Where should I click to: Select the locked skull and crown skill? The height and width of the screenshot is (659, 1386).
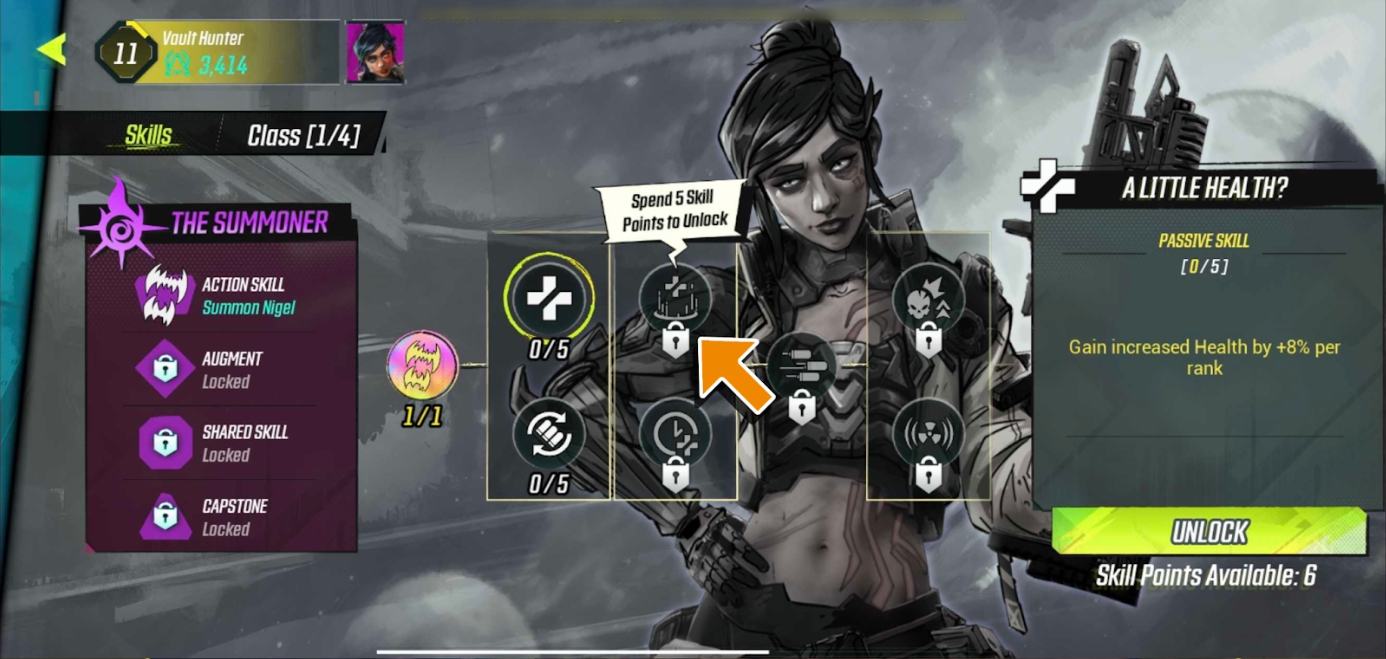928,298
